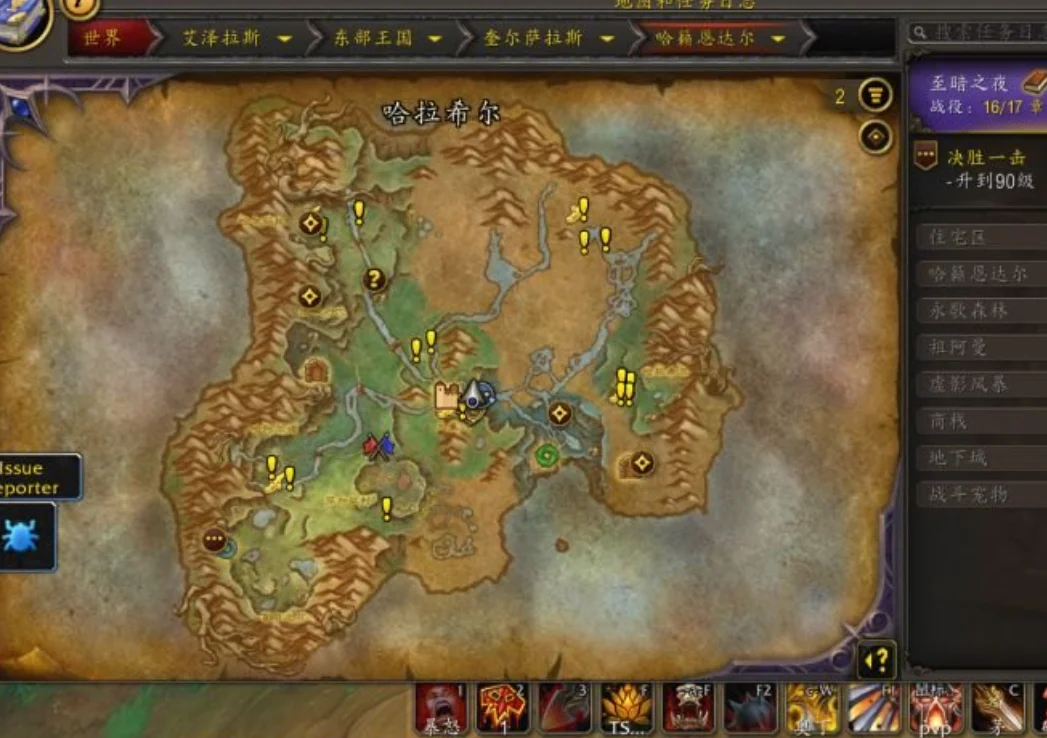Open the map filter button
1047x738 pixels.
click(876, 96)
